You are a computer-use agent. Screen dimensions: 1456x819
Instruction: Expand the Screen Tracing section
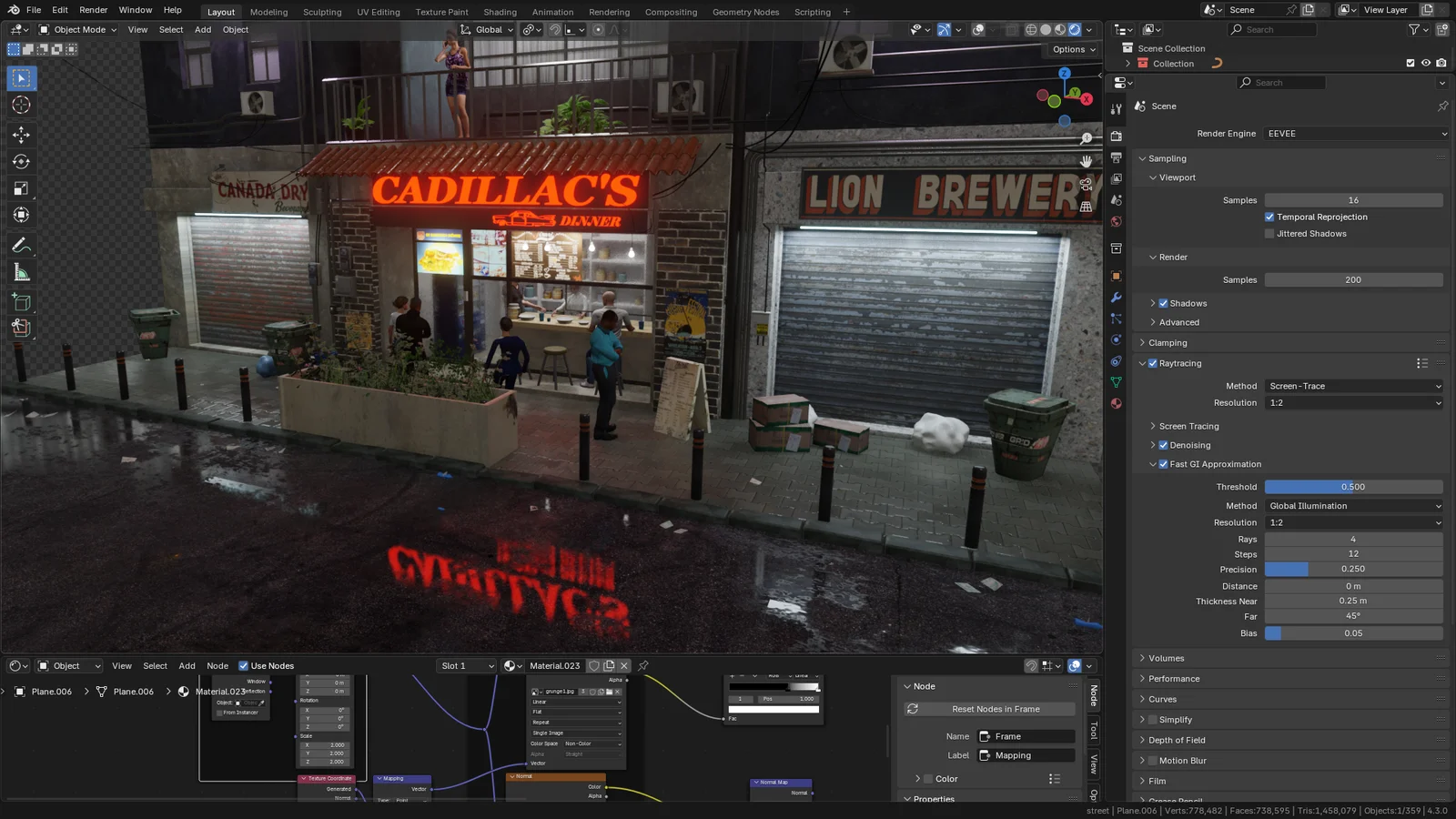[x=1154, y=426]
